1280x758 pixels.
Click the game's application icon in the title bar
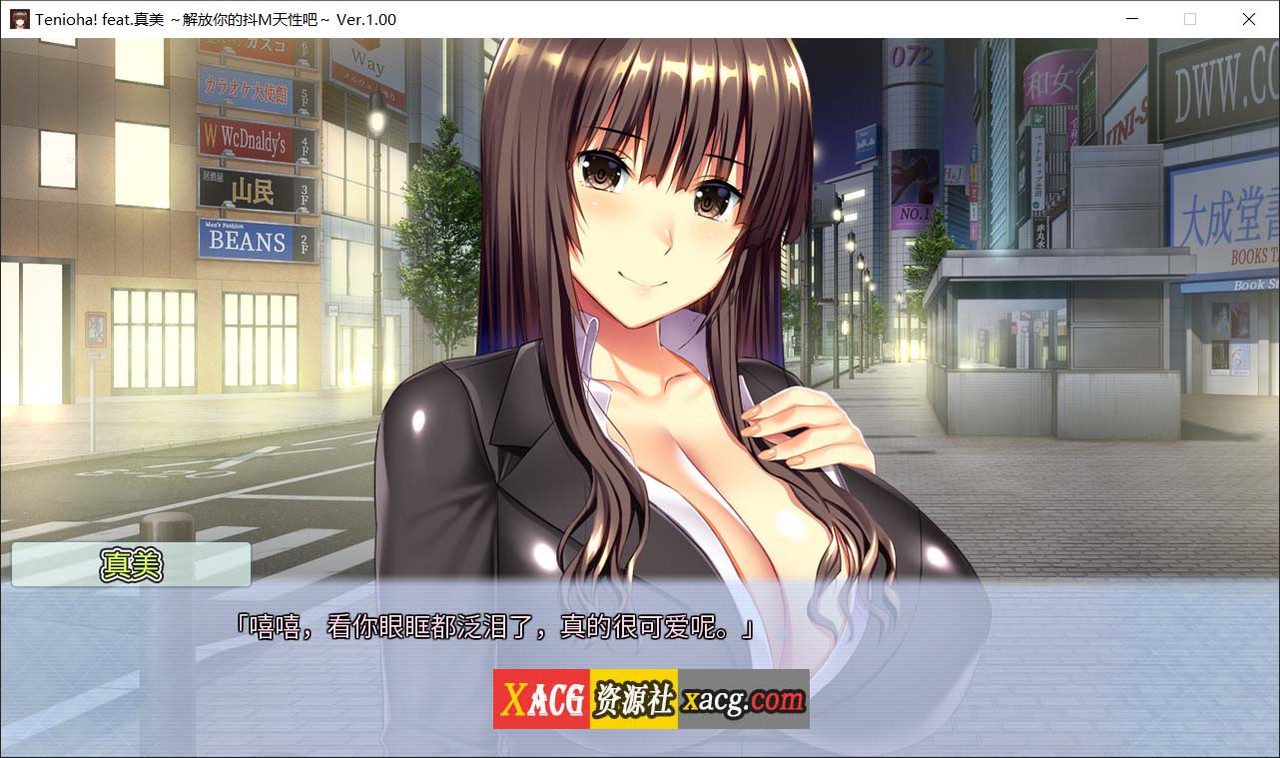(x=18, y=18)
